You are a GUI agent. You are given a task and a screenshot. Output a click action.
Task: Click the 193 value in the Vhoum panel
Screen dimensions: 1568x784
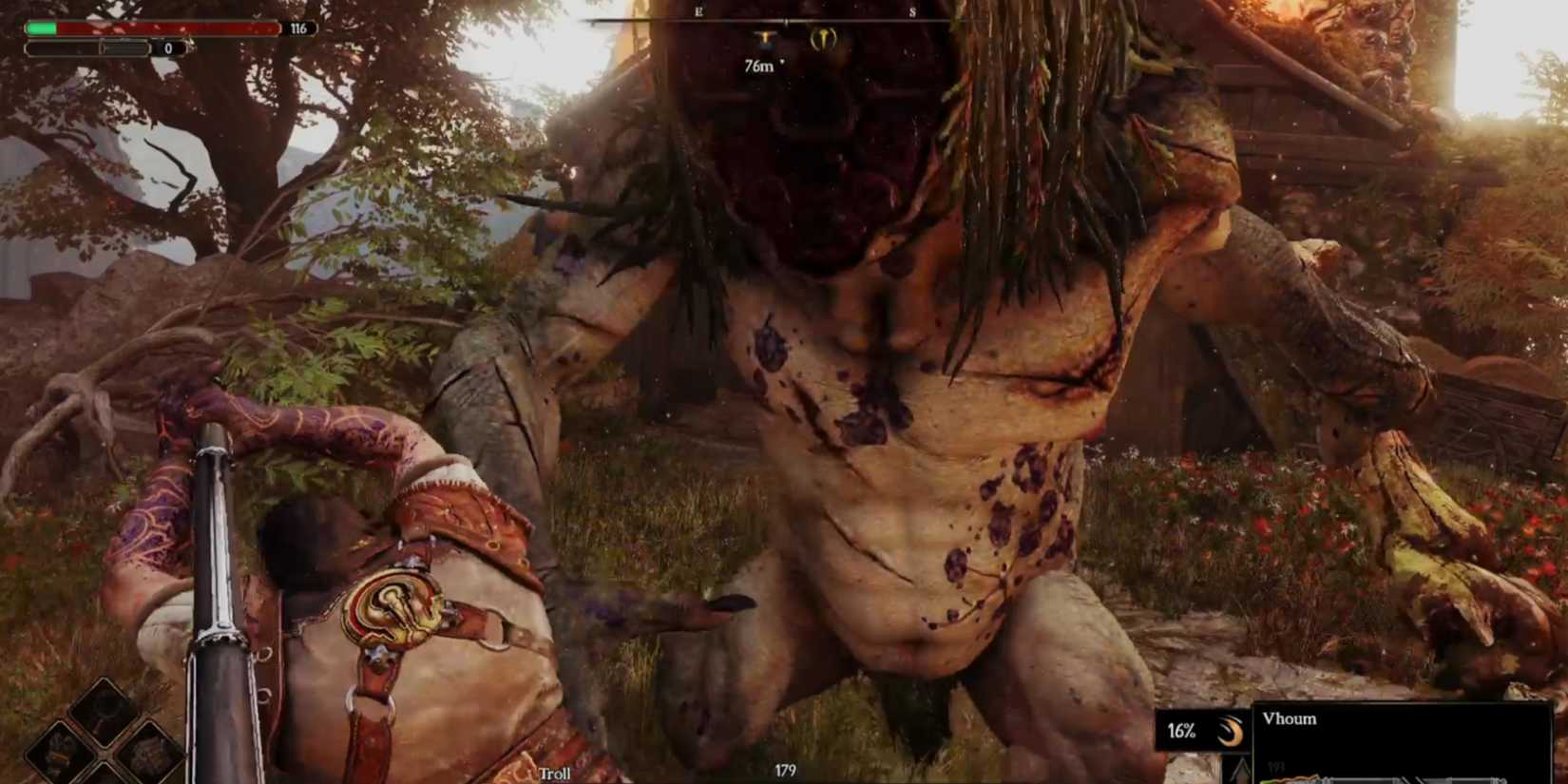click(1278, 766)
